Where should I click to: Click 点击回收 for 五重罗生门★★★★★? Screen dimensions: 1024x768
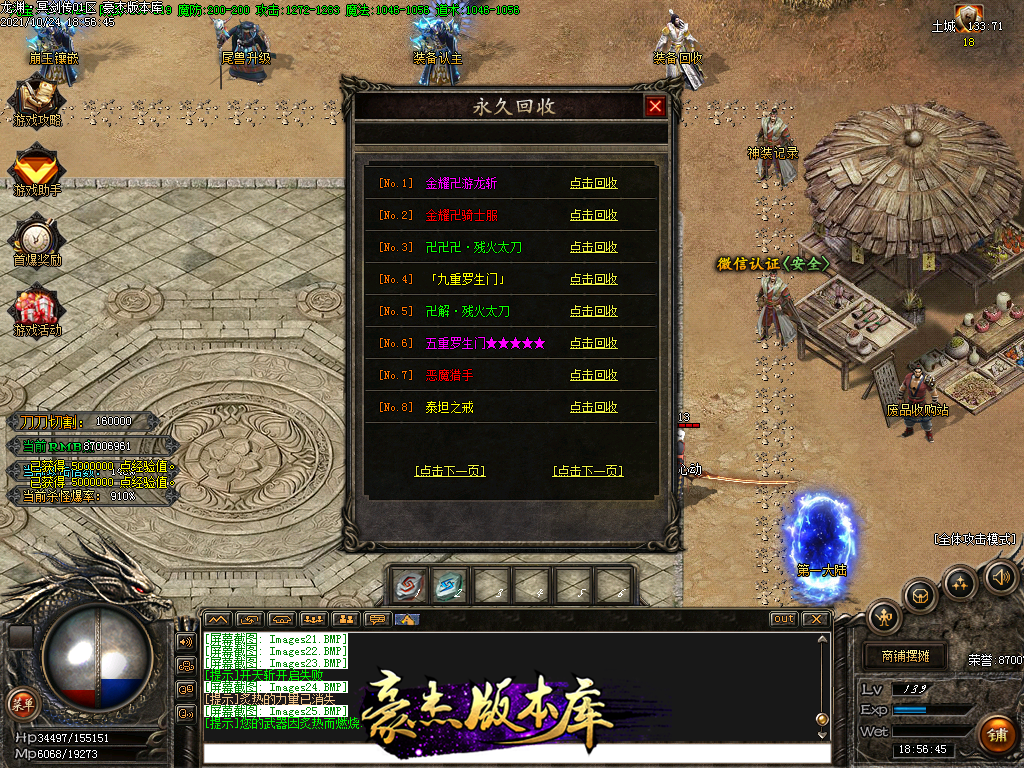pyautogui.click(x=593, y=343)
